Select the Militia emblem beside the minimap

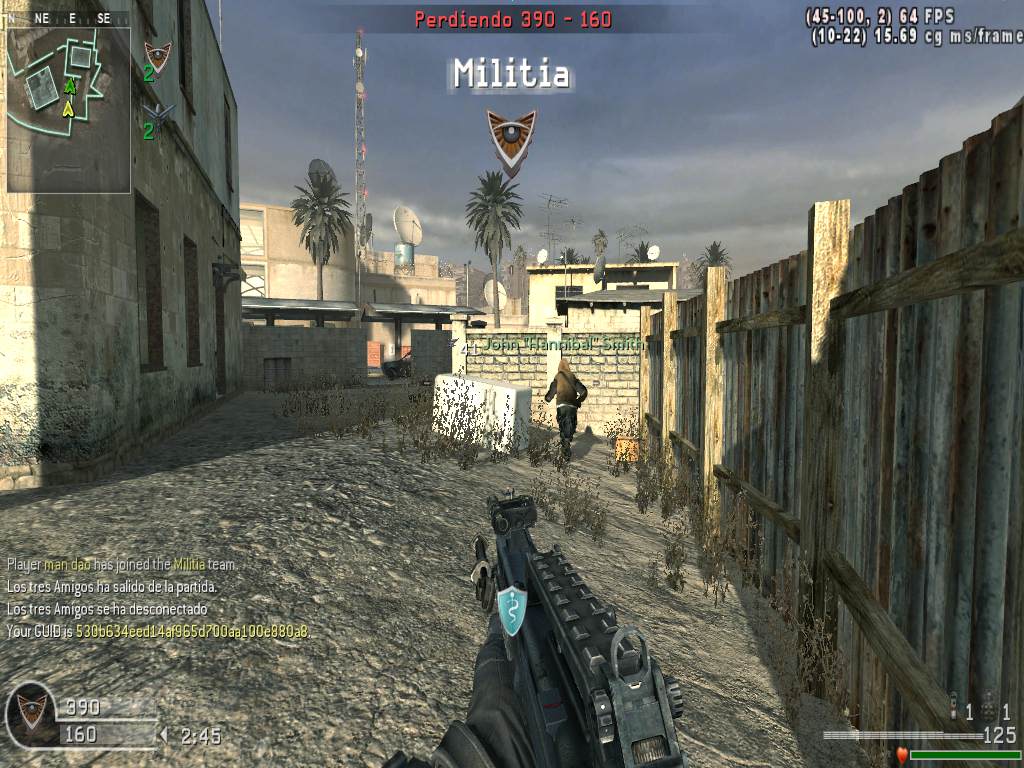pos(157,54)
